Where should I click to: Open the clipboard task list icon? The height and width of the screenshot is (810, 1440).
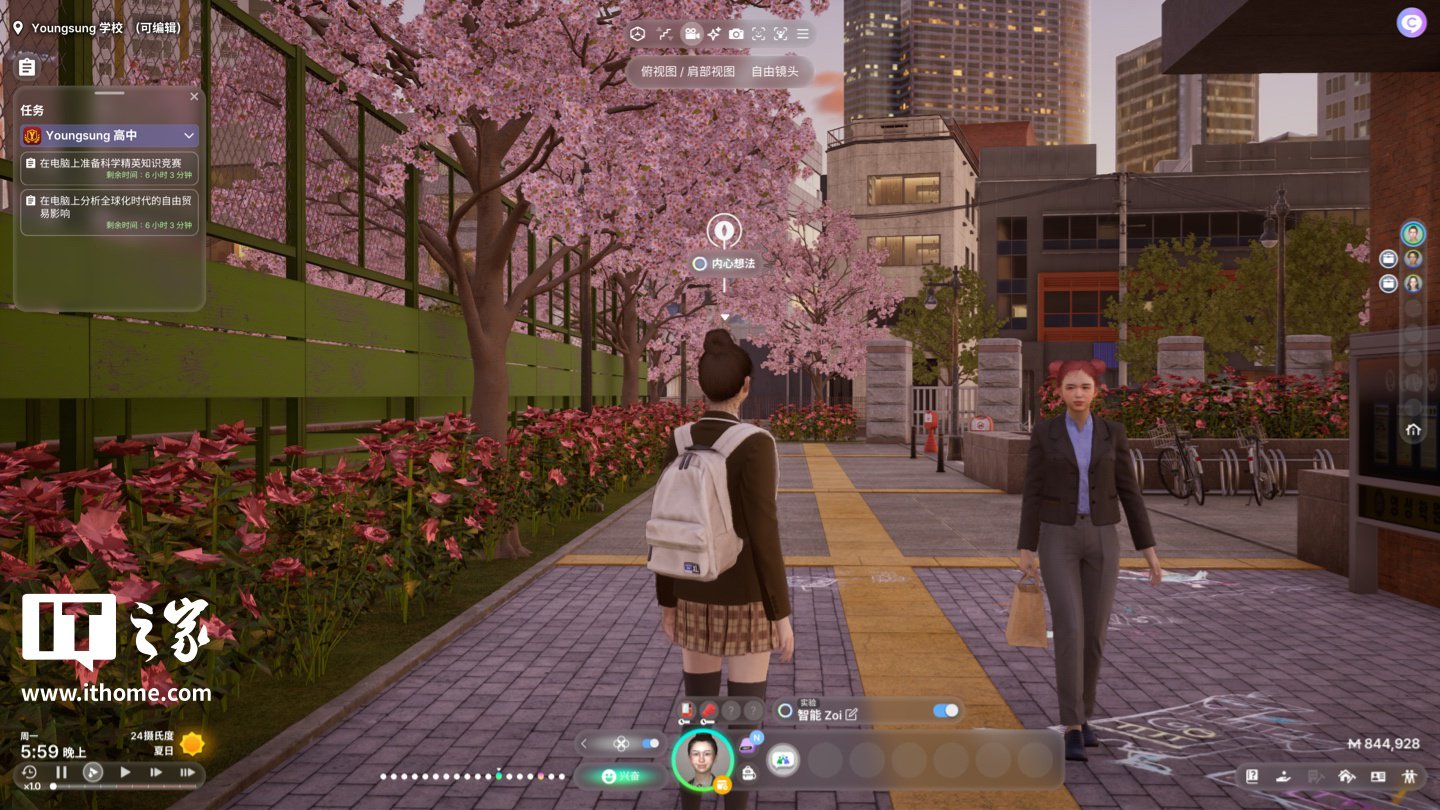pos(27,67)
